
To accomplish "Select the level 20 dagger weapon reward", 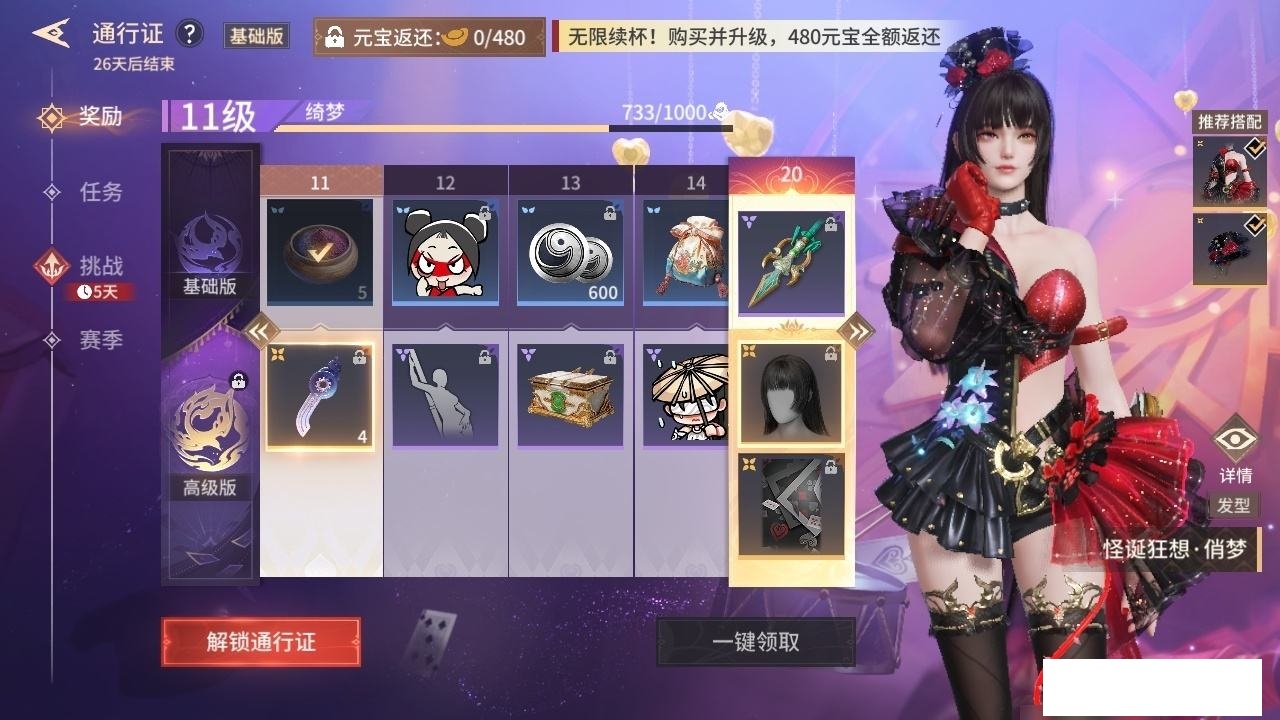I will (x=791, y=263).
